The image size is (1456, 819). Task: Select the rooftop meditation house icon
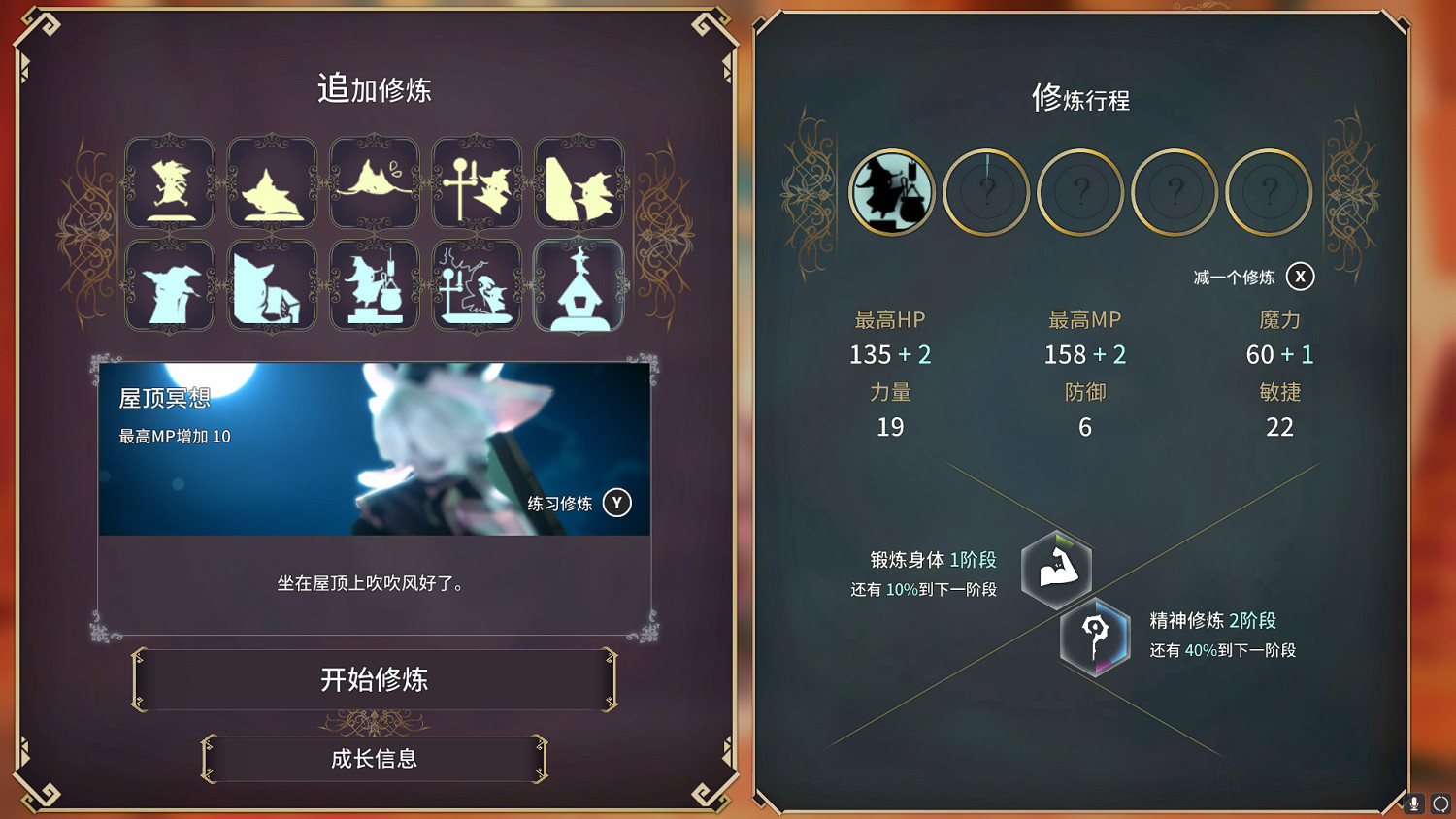point(579,291)
